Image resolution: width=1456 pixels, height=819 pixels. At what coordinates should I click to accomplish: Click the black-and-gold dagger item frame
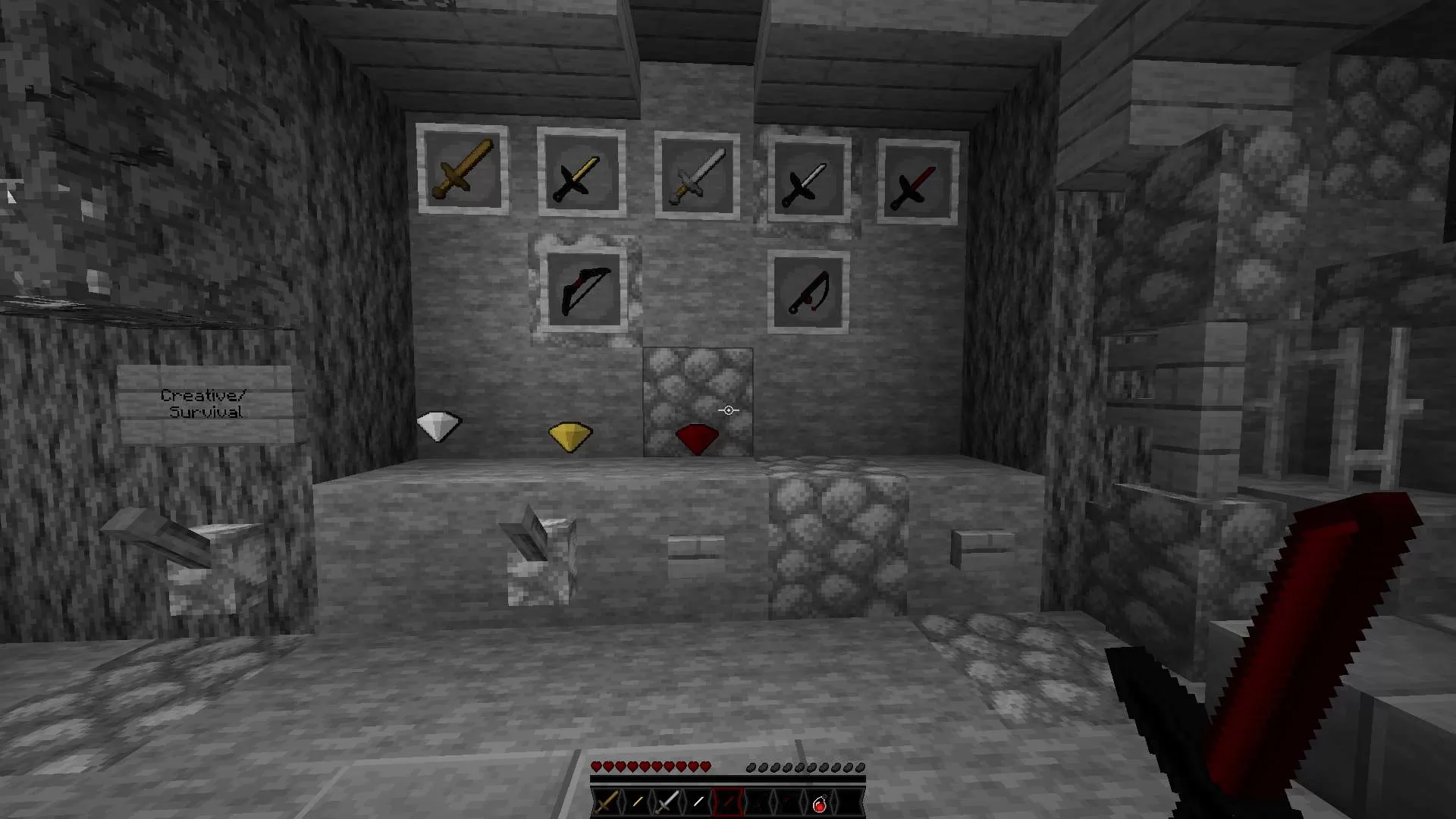[580, 178]
